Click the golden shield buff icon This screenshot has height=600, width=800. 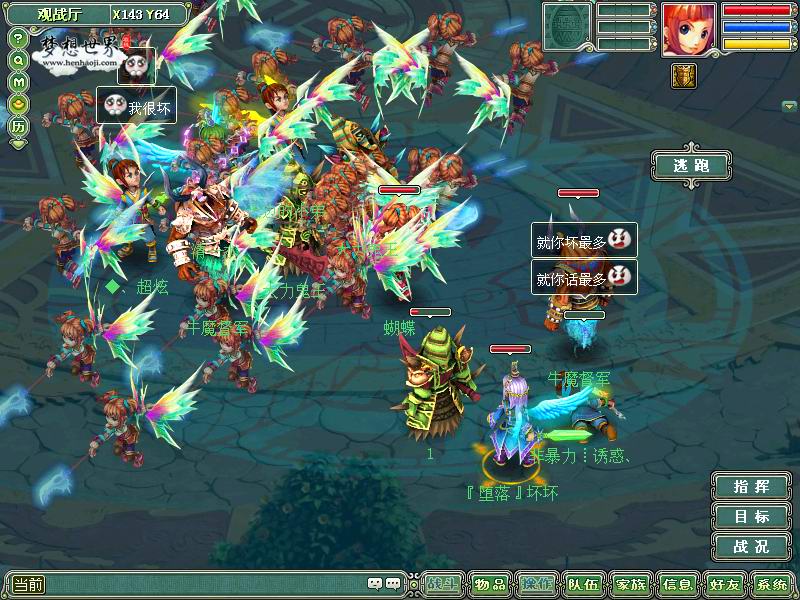coord(685,76)
